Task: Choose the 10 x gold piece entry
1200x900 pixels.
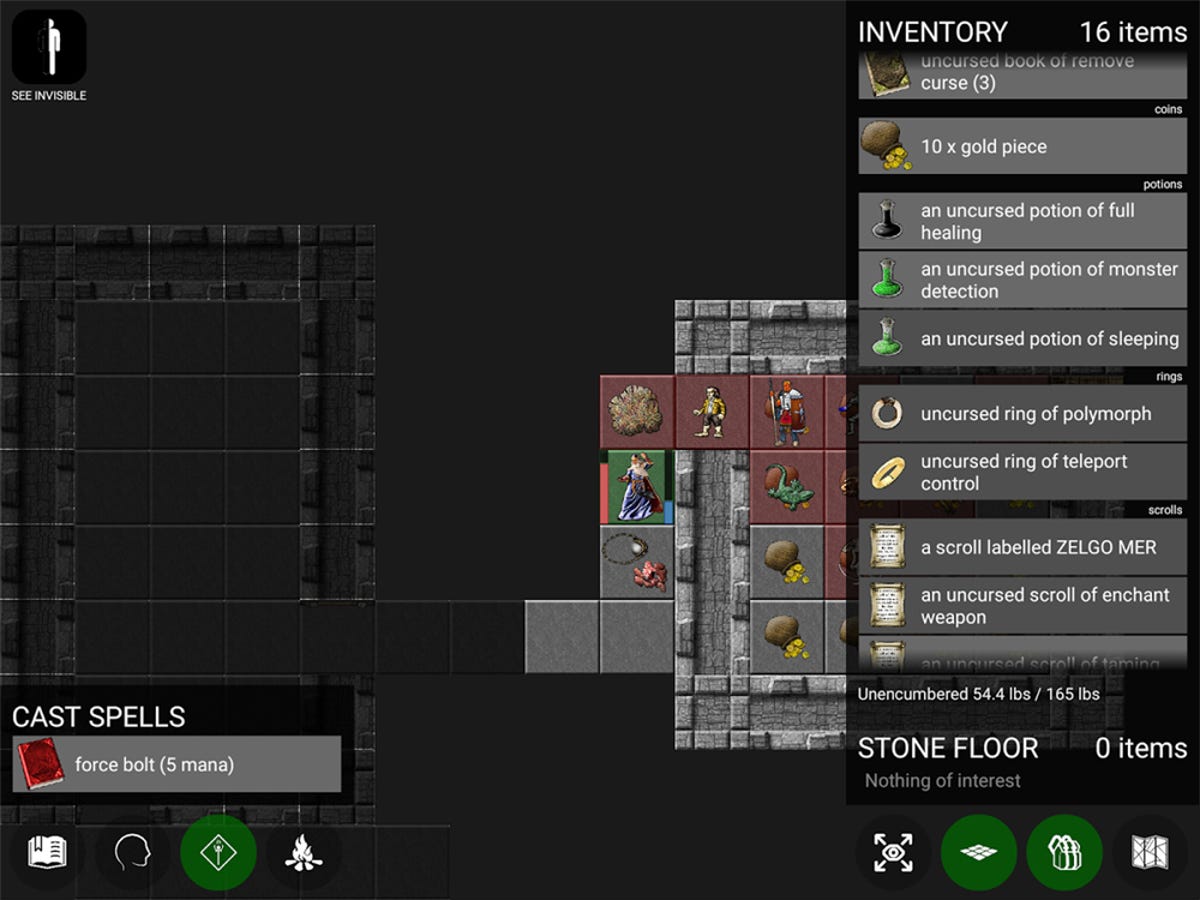Action: pos(1022,147)
